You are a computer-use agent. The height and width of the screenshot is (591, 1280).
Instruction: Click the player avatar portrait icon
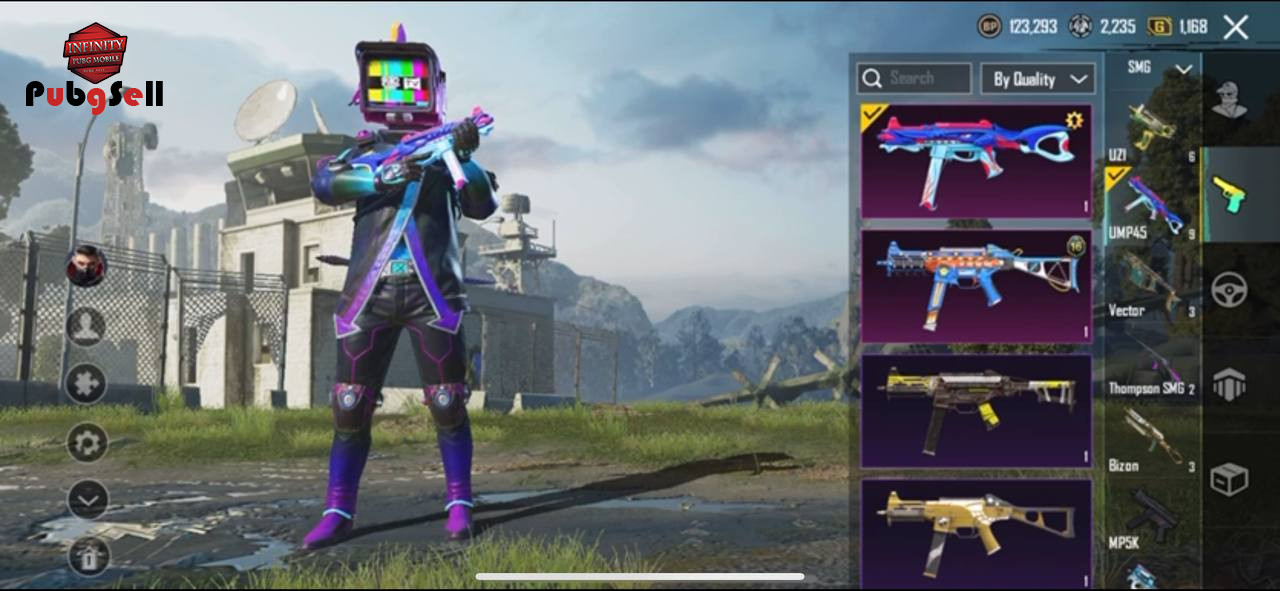click(87, 266)
